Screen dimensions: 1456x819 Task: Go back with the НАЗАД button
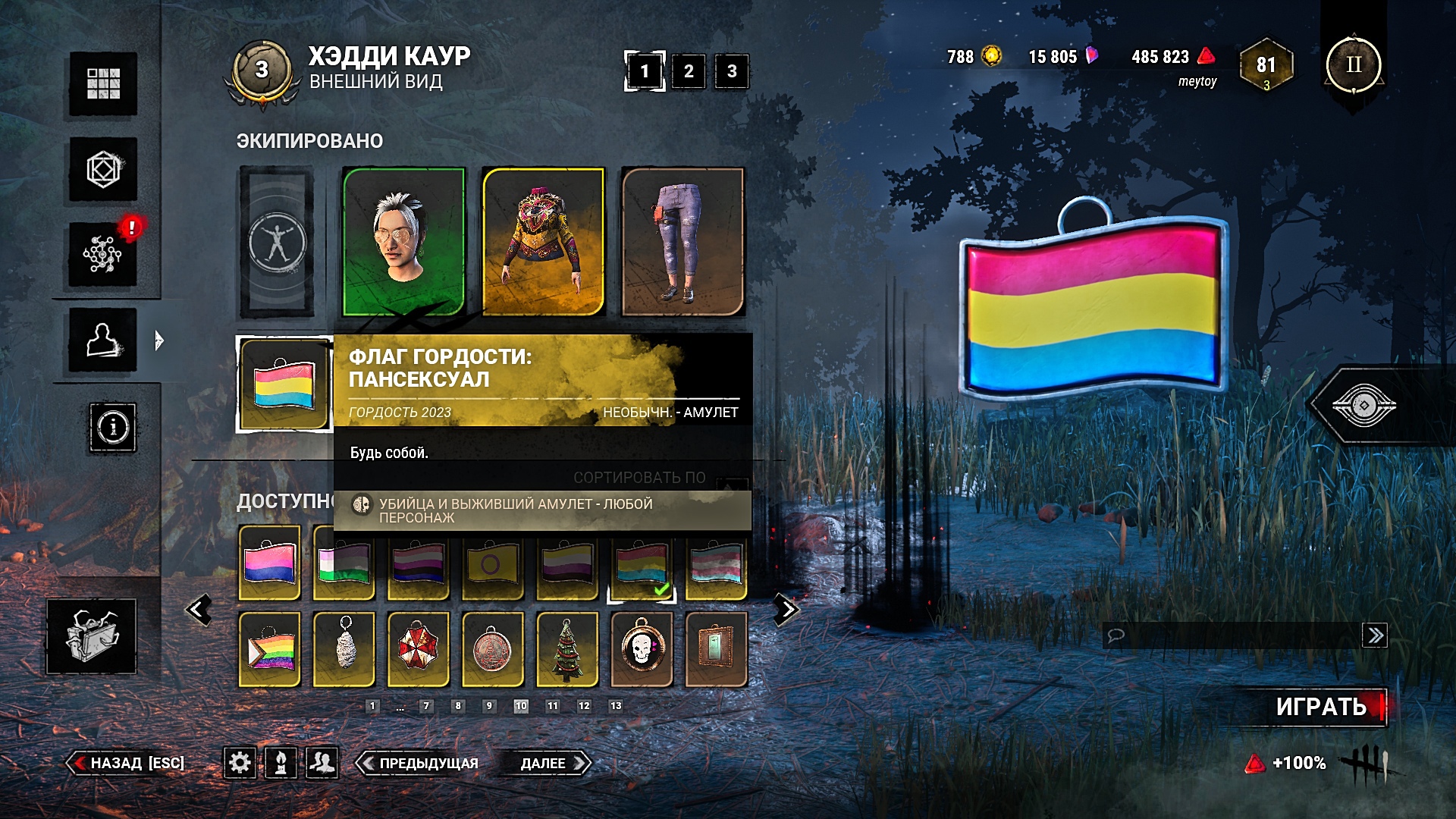pos(127,763)
